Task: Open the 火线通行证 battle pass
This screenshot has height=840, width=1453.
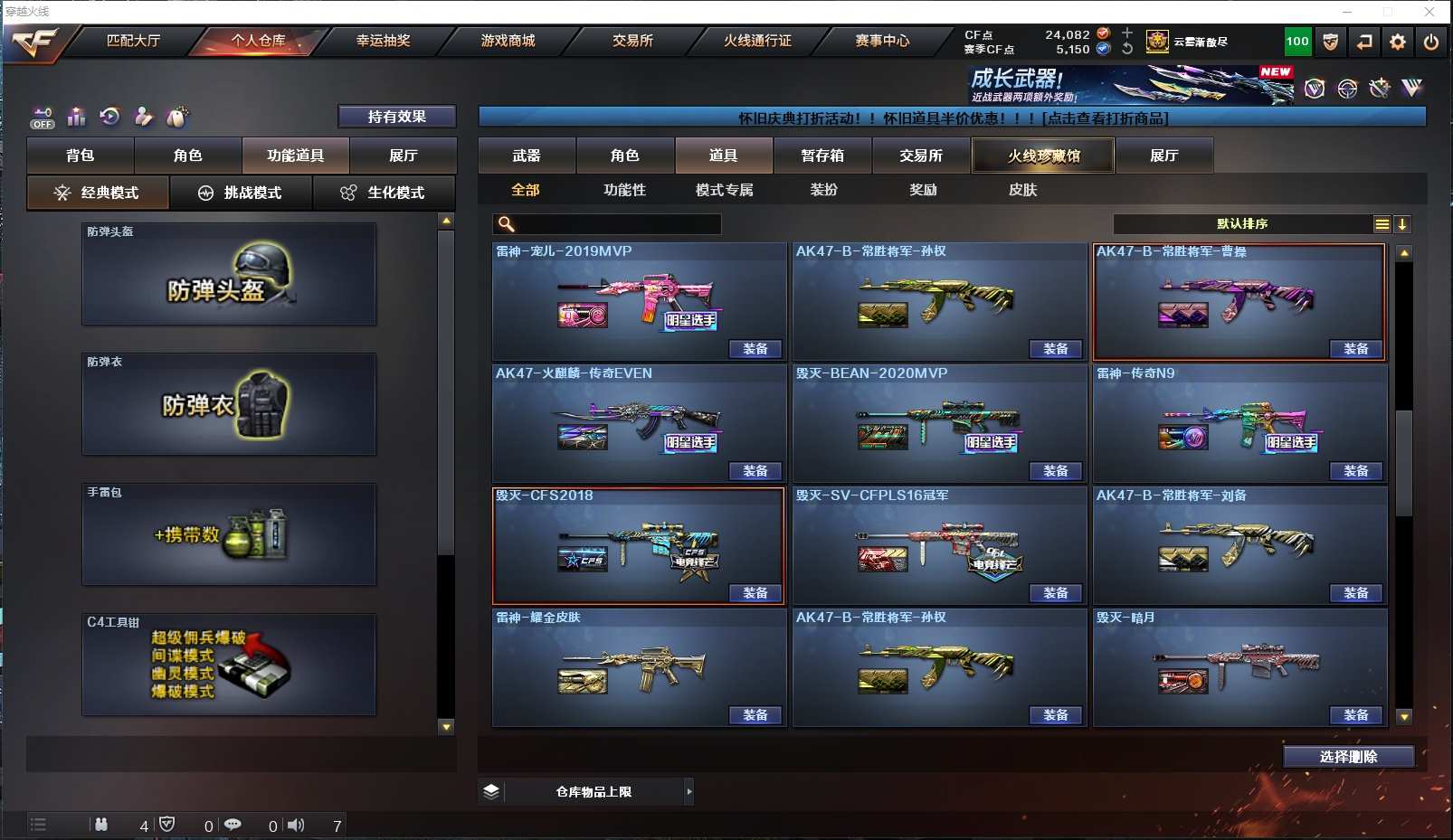Action: tap(757, 41)
